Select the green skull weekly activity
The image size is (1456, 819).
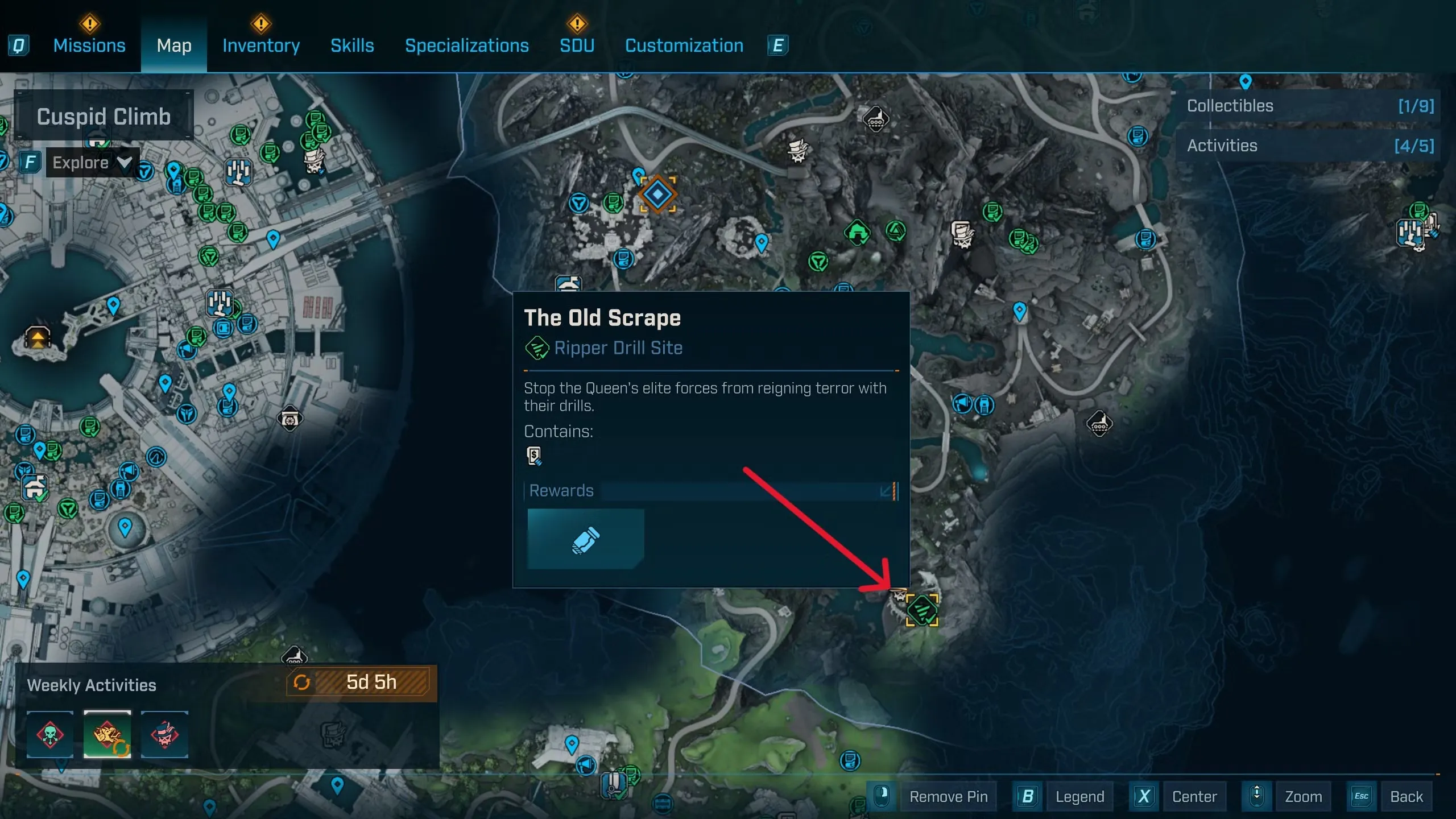[x=50, y=734]
